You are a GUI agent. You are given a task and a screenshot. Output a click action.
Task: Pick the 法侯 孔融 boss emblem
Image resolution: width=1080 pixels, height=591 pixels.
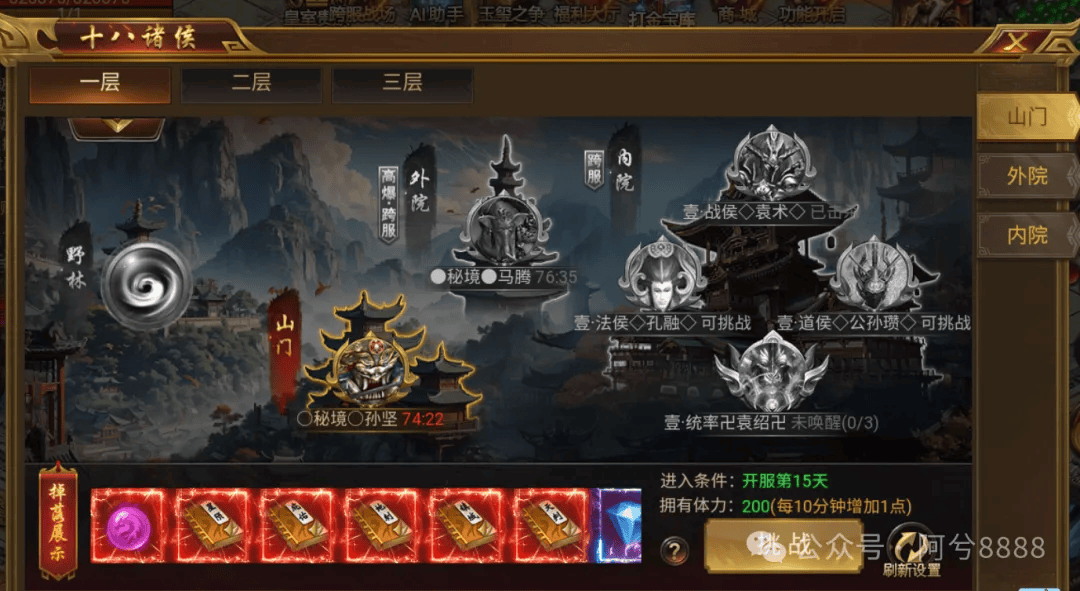tap(663, 274)
